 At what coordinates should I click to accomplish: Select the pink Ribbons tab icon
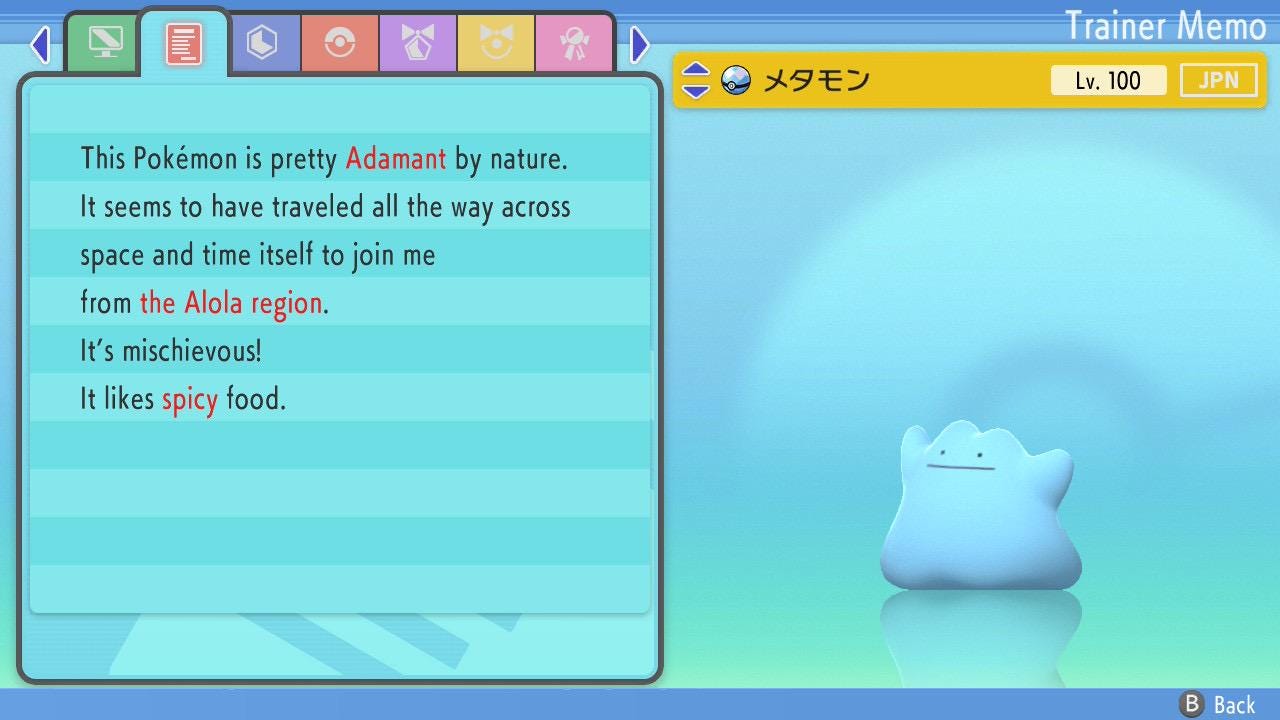(x=575, y=42)
